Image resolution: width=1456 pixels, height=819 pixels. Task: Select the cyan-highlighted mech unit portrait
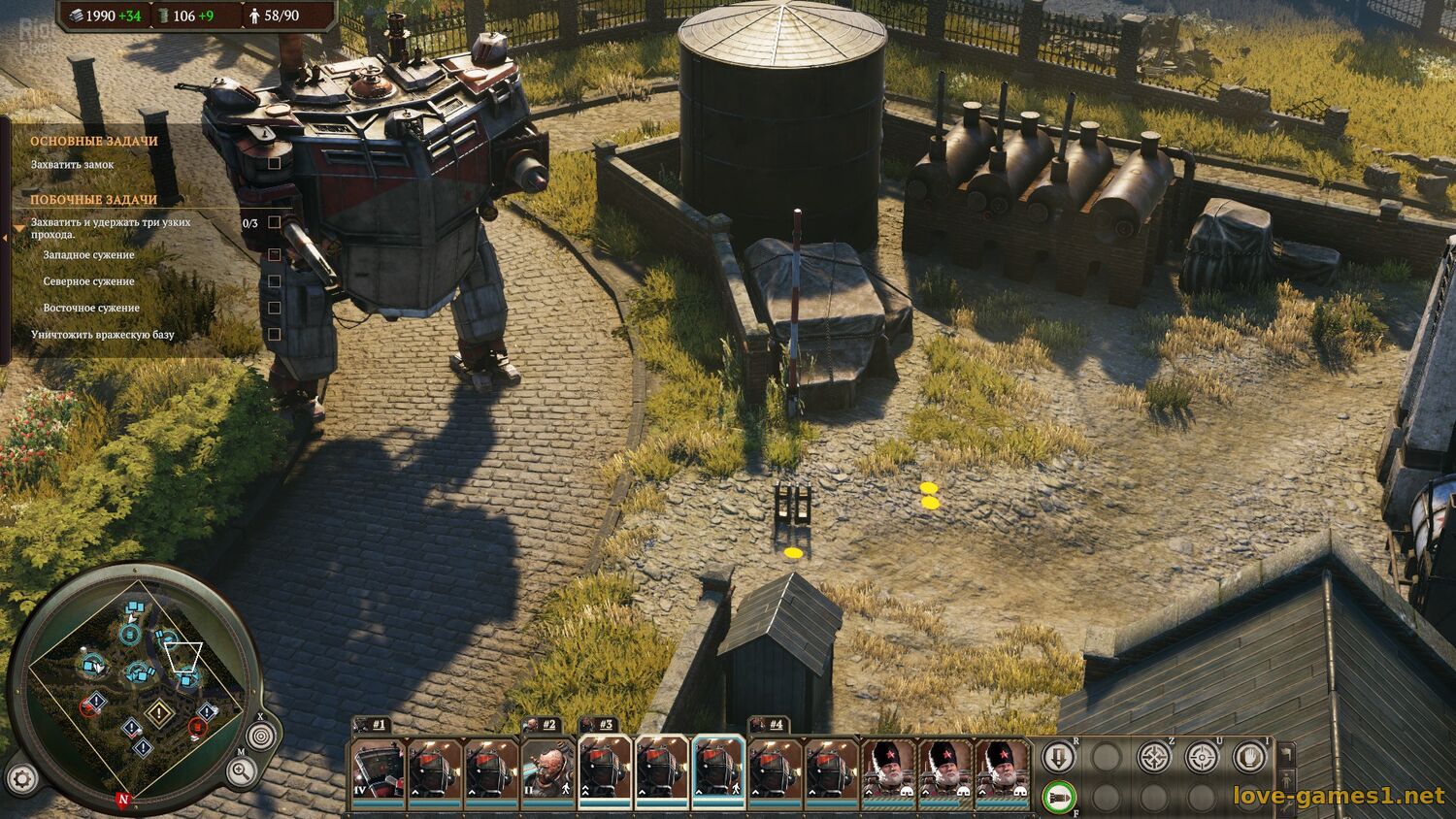pos(718,769)
